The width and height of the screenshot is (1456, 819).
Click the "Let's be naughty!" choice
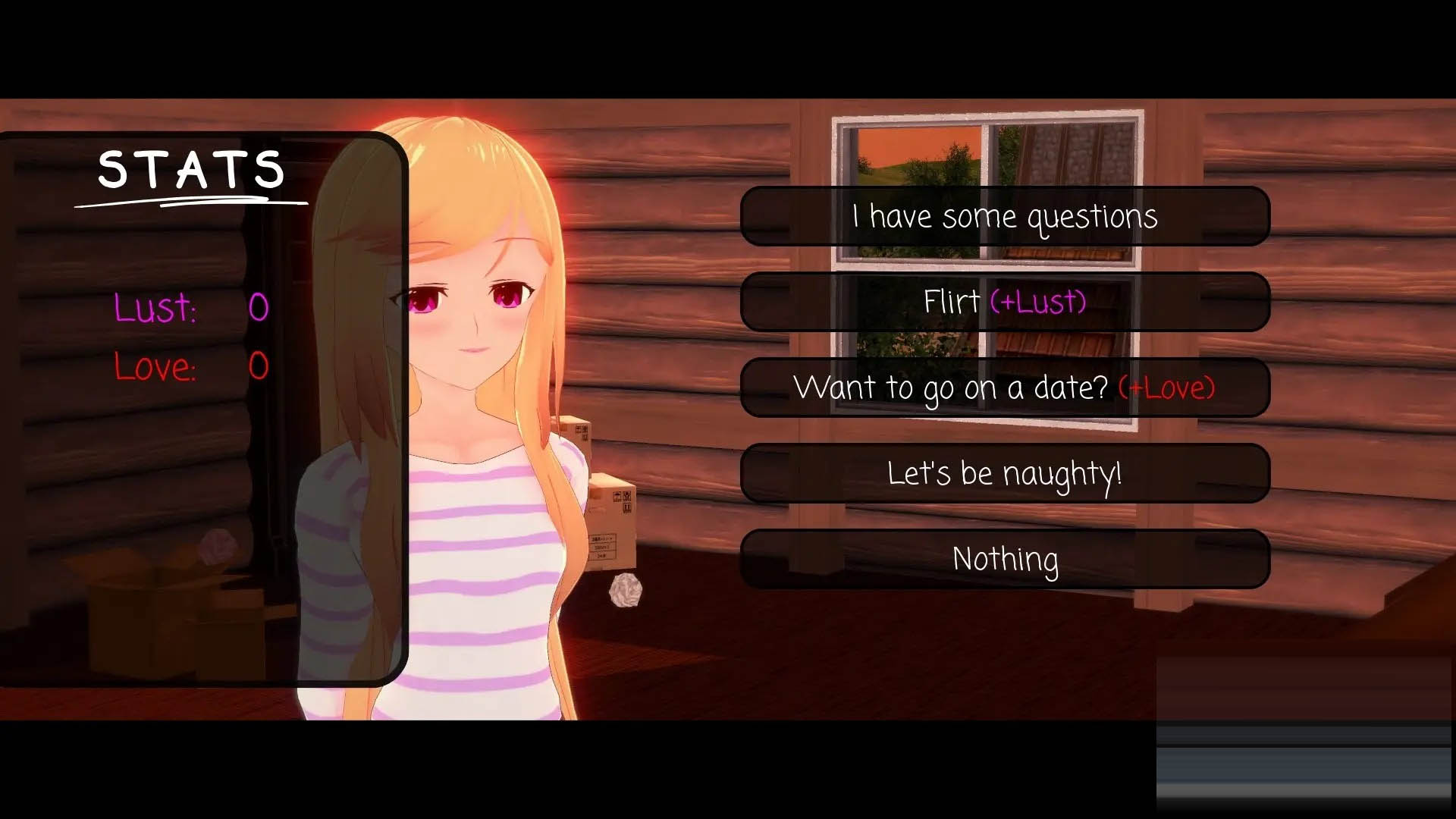pos(1006,472)
